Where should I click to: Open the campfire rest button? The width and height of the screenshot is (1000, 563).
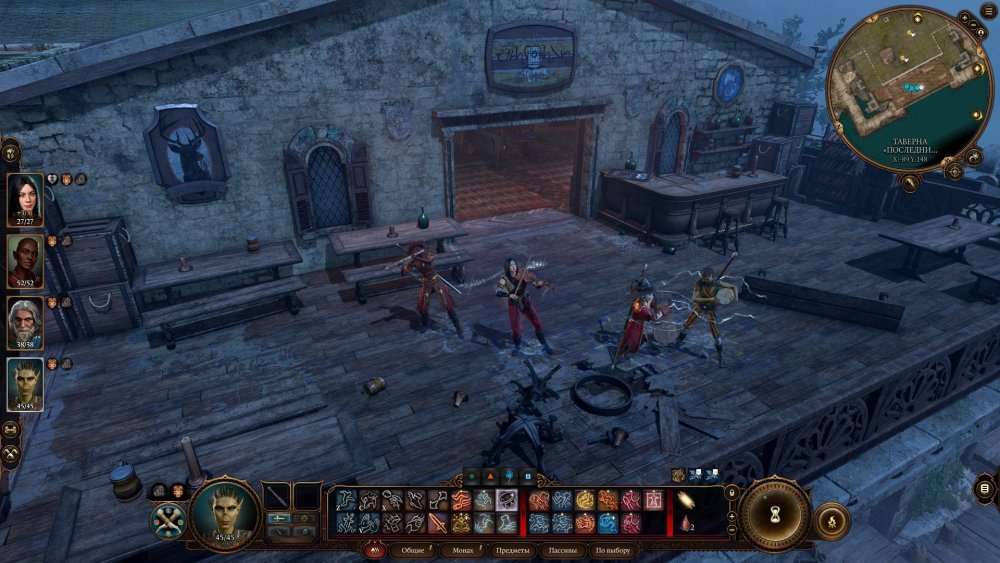pyautogui.click(x=831, y=520)
